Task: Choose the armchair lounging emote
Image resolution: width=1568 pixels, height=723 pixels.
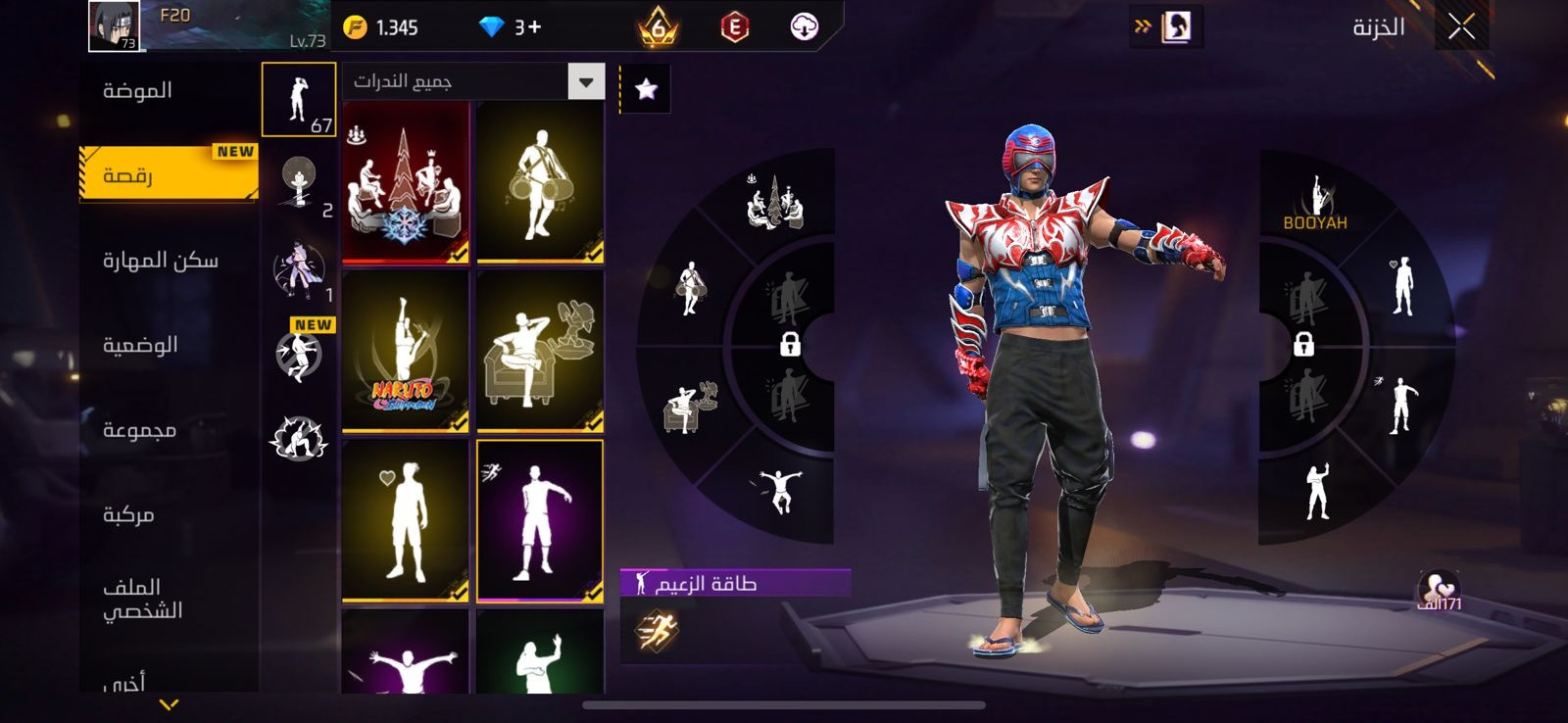Action: tap(540, 353)
